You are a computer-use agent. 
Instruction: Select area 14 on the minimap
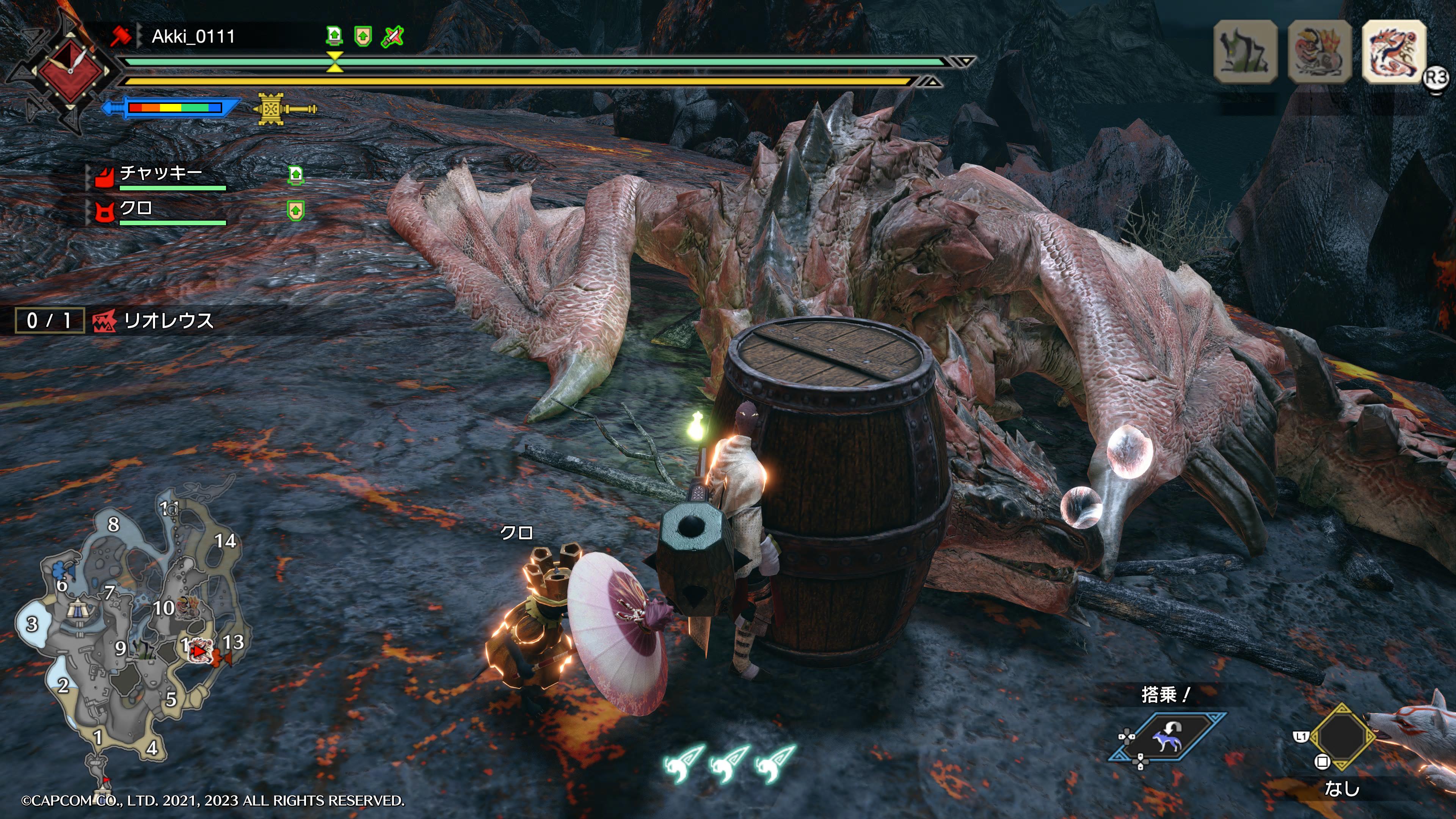click(225, 541)
